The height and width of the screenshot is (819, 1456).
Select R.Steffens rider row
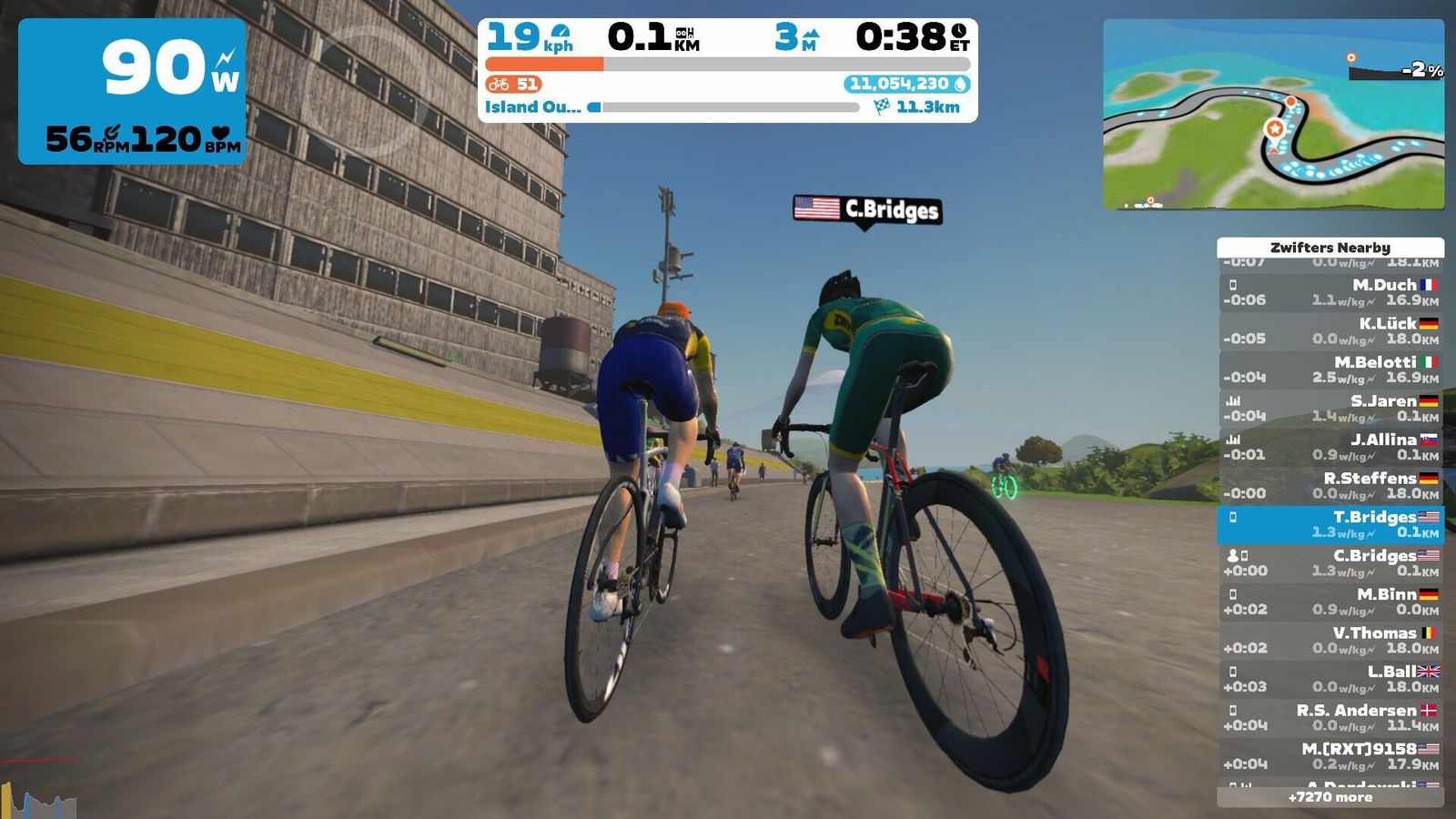pyautogui.click(x=1330, y=485)
